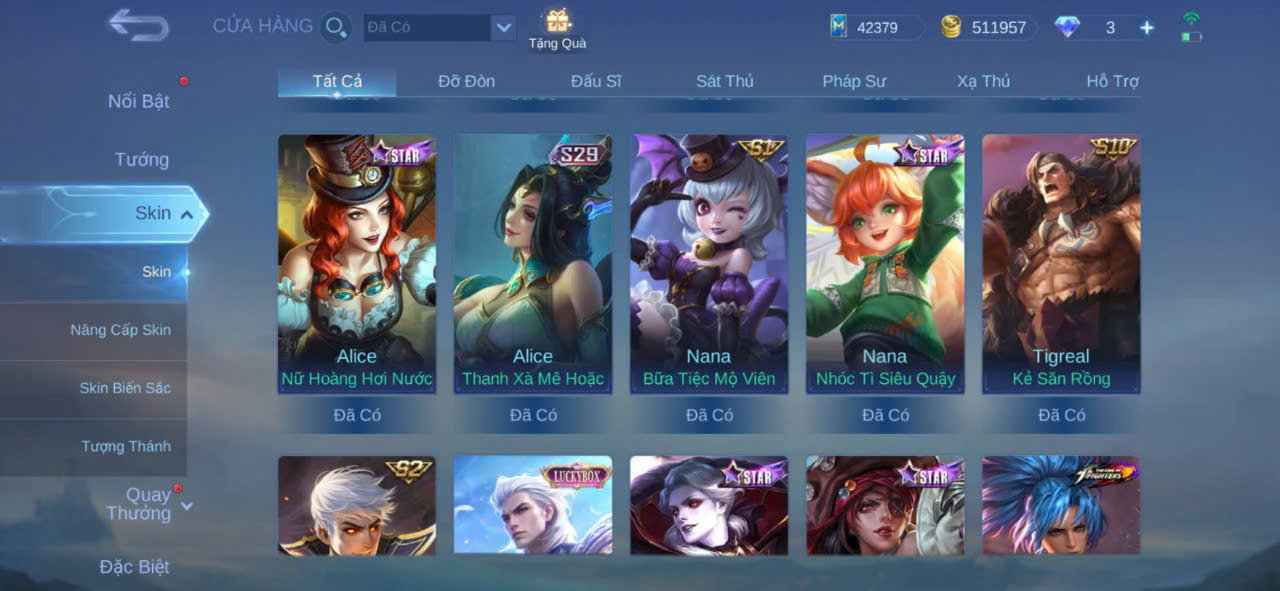Add diamonds with the plus button
Viewport: 1280px width, 591px height.
point(1147,28)
